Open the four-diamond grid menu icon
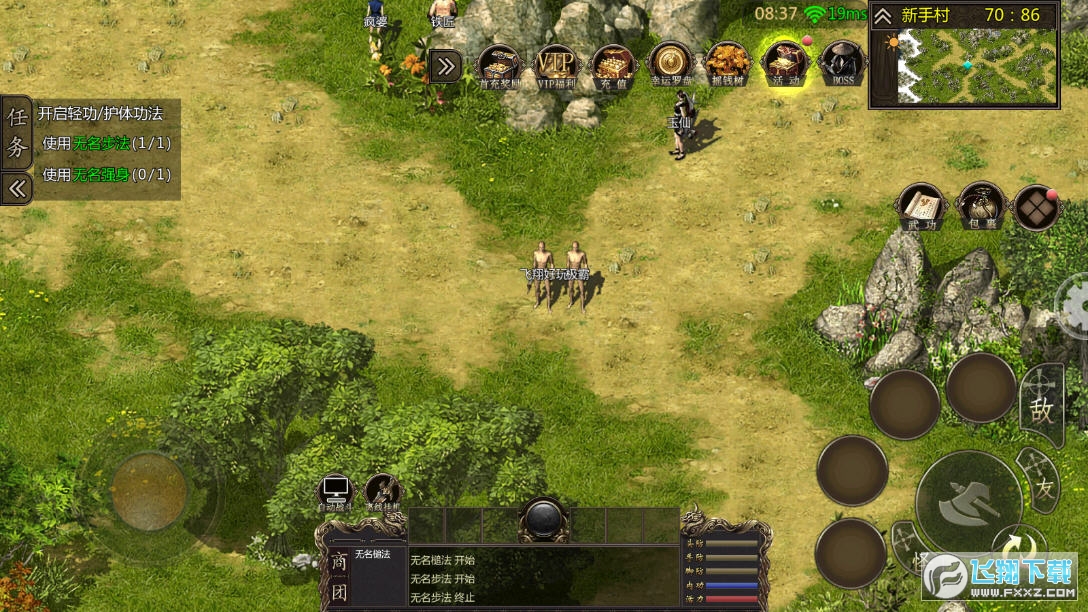This screenshot has height=612, width=1088. (1036, 208)
